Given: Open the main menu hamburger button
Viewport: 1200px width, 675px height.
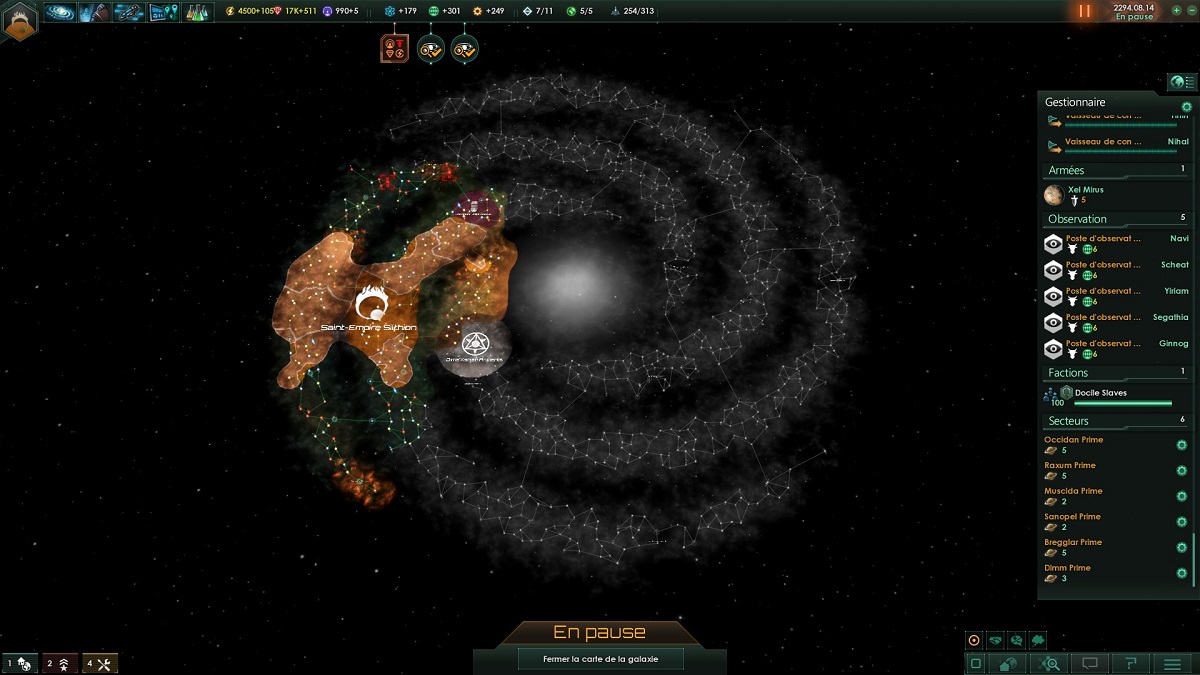Looking at the screenshot, I should point(1172,663).
